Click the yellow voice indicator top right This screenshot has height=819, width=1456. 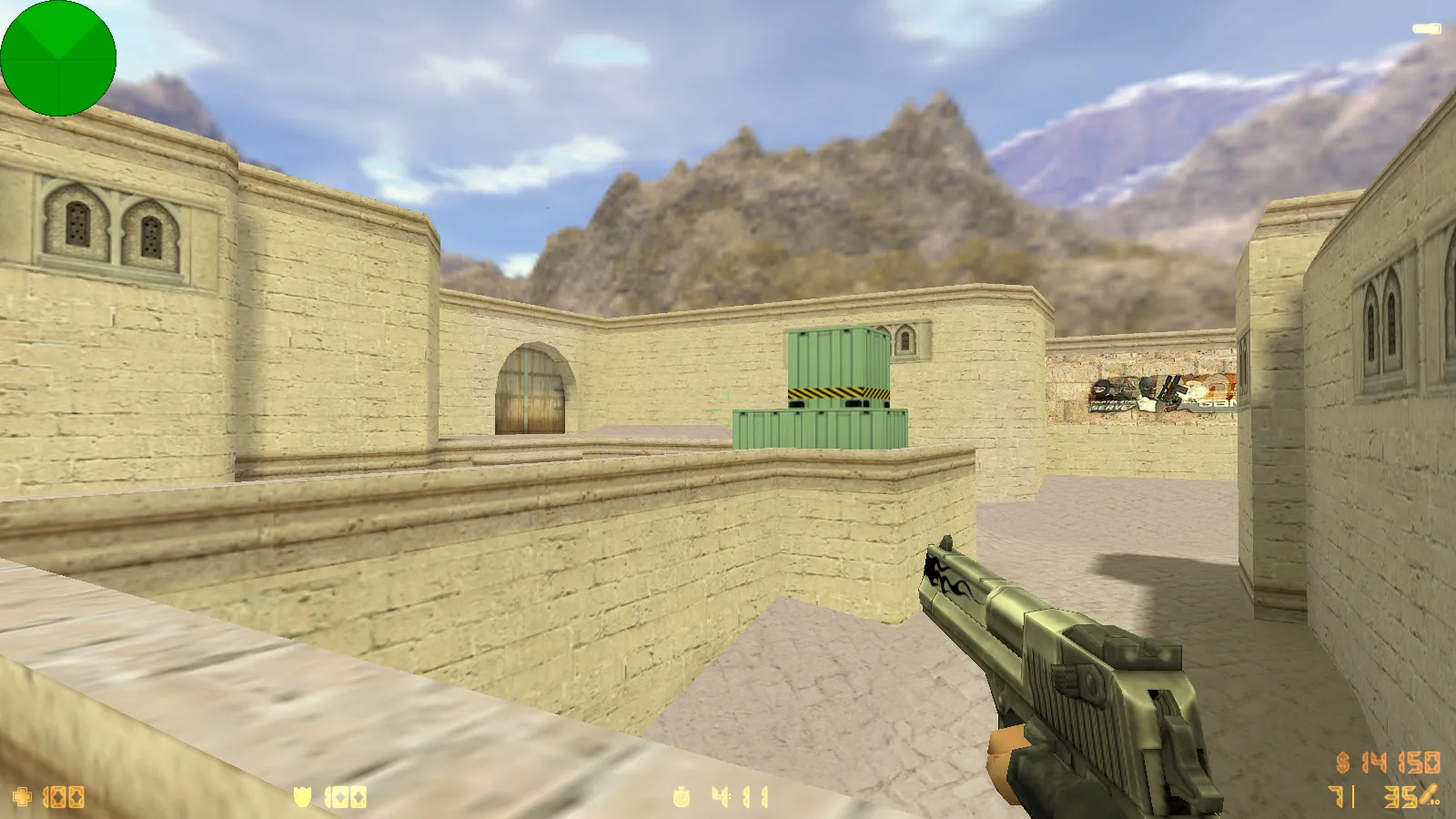tap(1425, 28)
